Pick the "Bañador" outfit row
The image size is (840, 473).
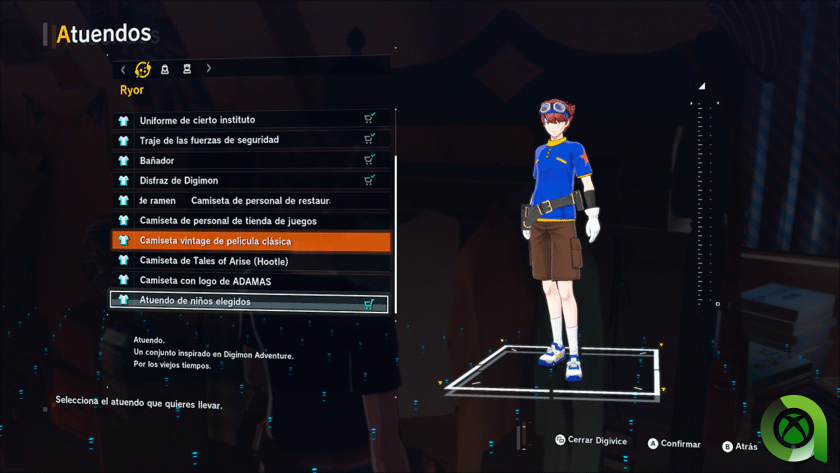(x=250, y=160)
